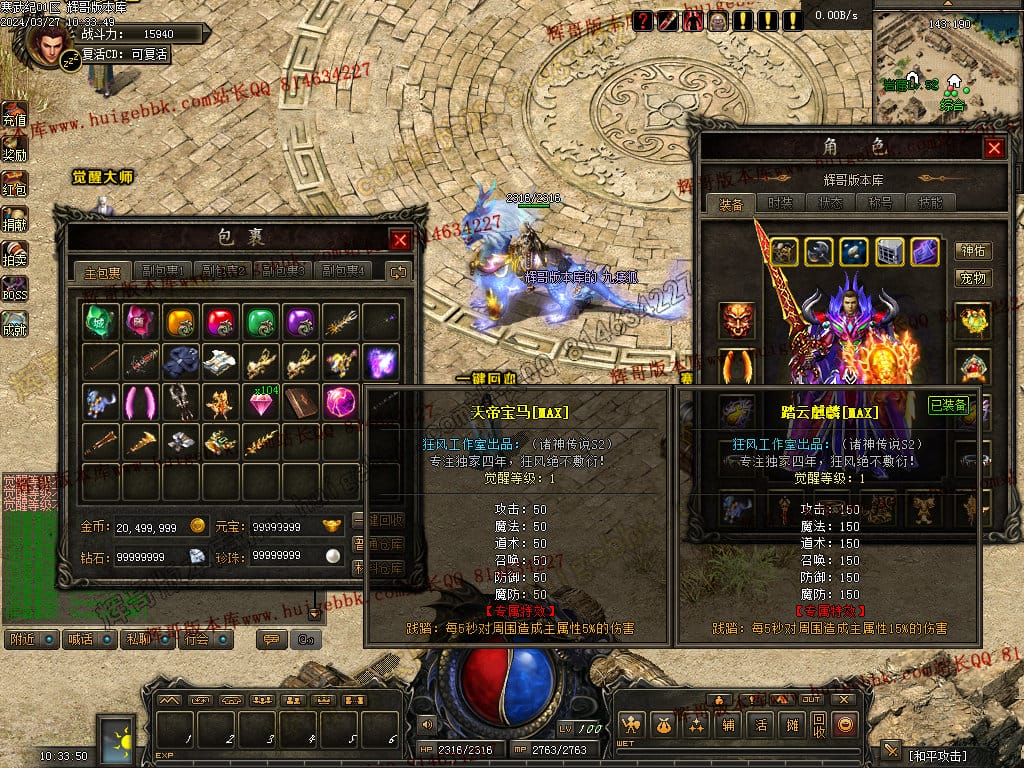The image size is (1024, 768).
Task: Open the 红包 red packet icon
Action: point(14,184)
